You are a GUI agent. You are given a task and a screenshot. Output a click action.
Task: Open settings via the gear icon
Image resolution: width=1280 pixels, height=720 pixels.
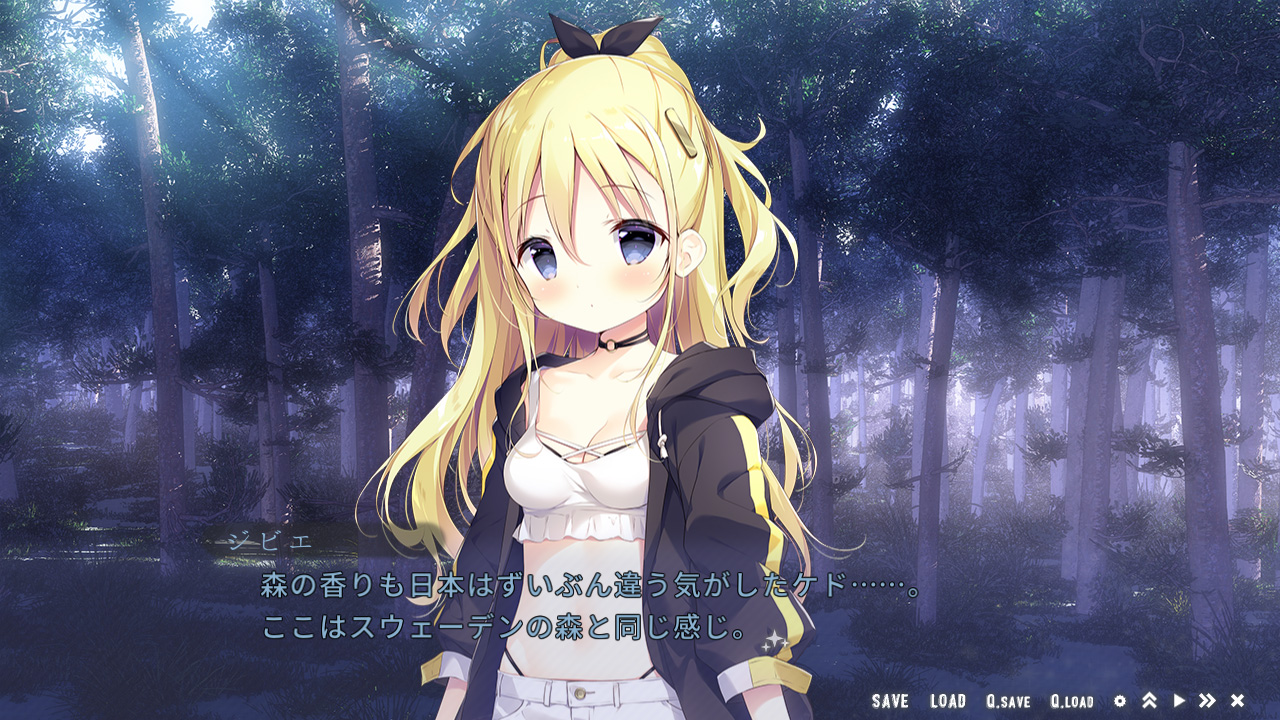pos(1120,701)
